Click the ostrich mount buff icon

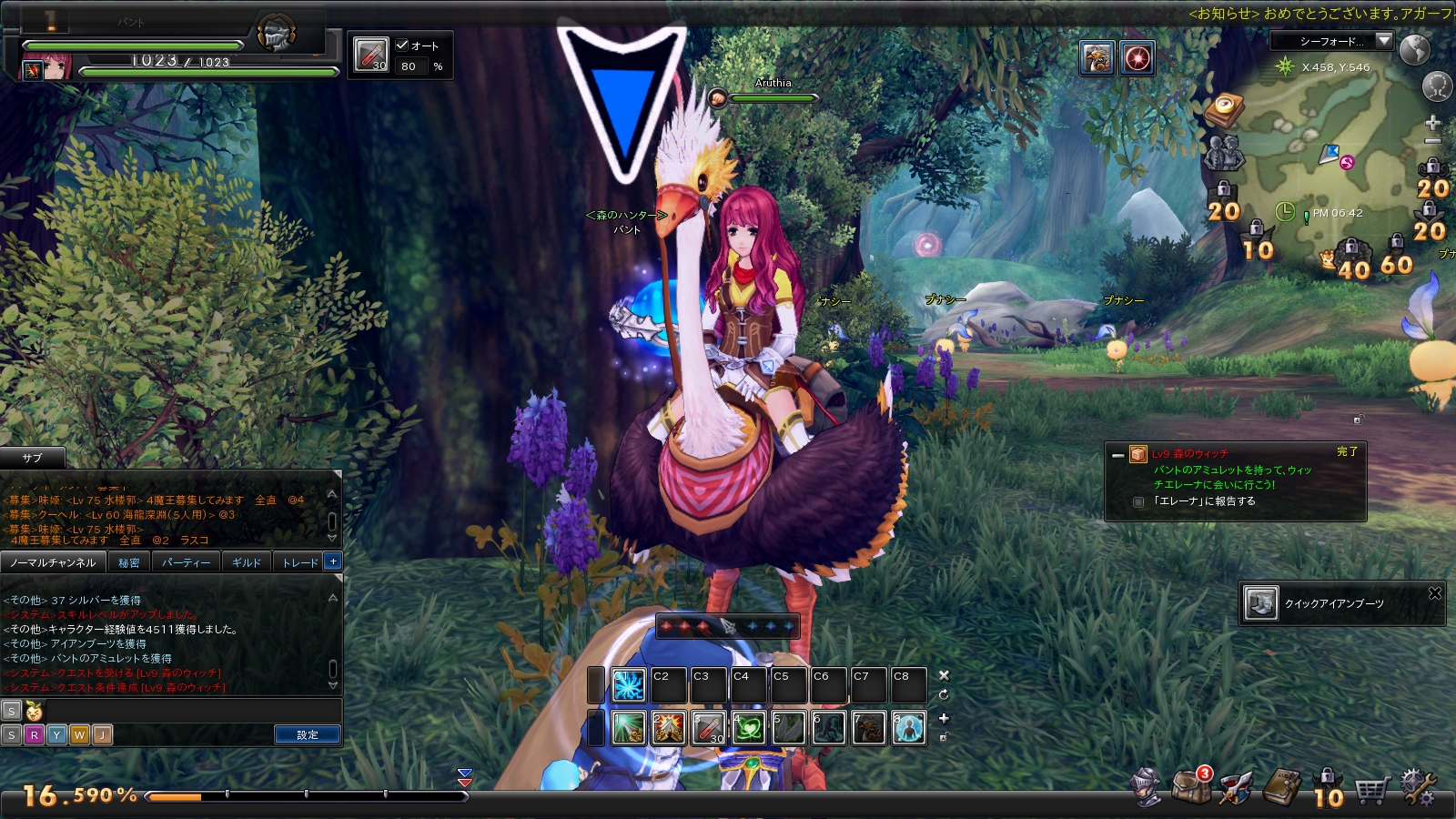pos(1097,58)
